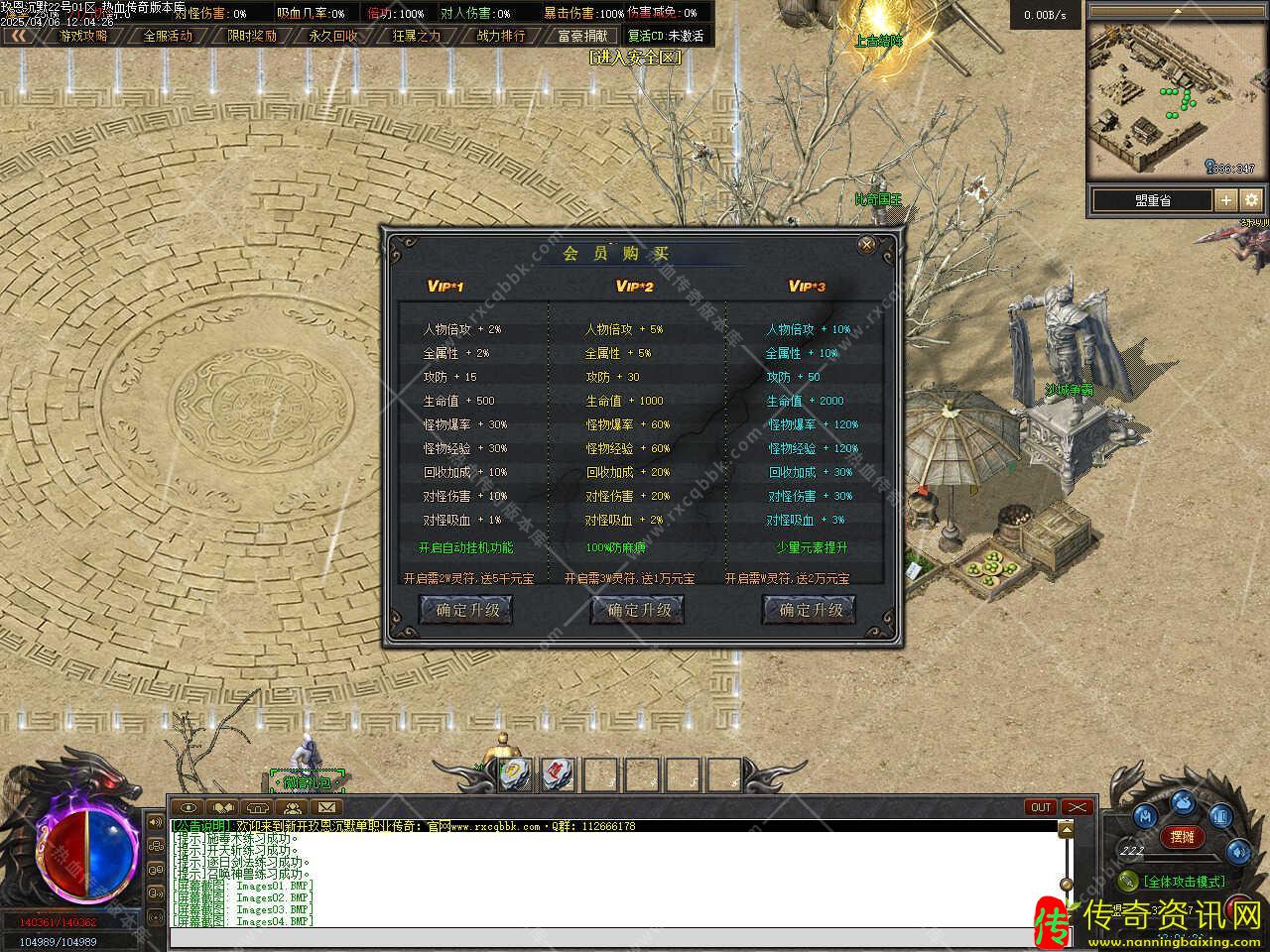Image resolution: width=1270 pixels, height=952 pixels.
Task: Choose the VIP*3 确定升级 button
Action: (810, 610)
